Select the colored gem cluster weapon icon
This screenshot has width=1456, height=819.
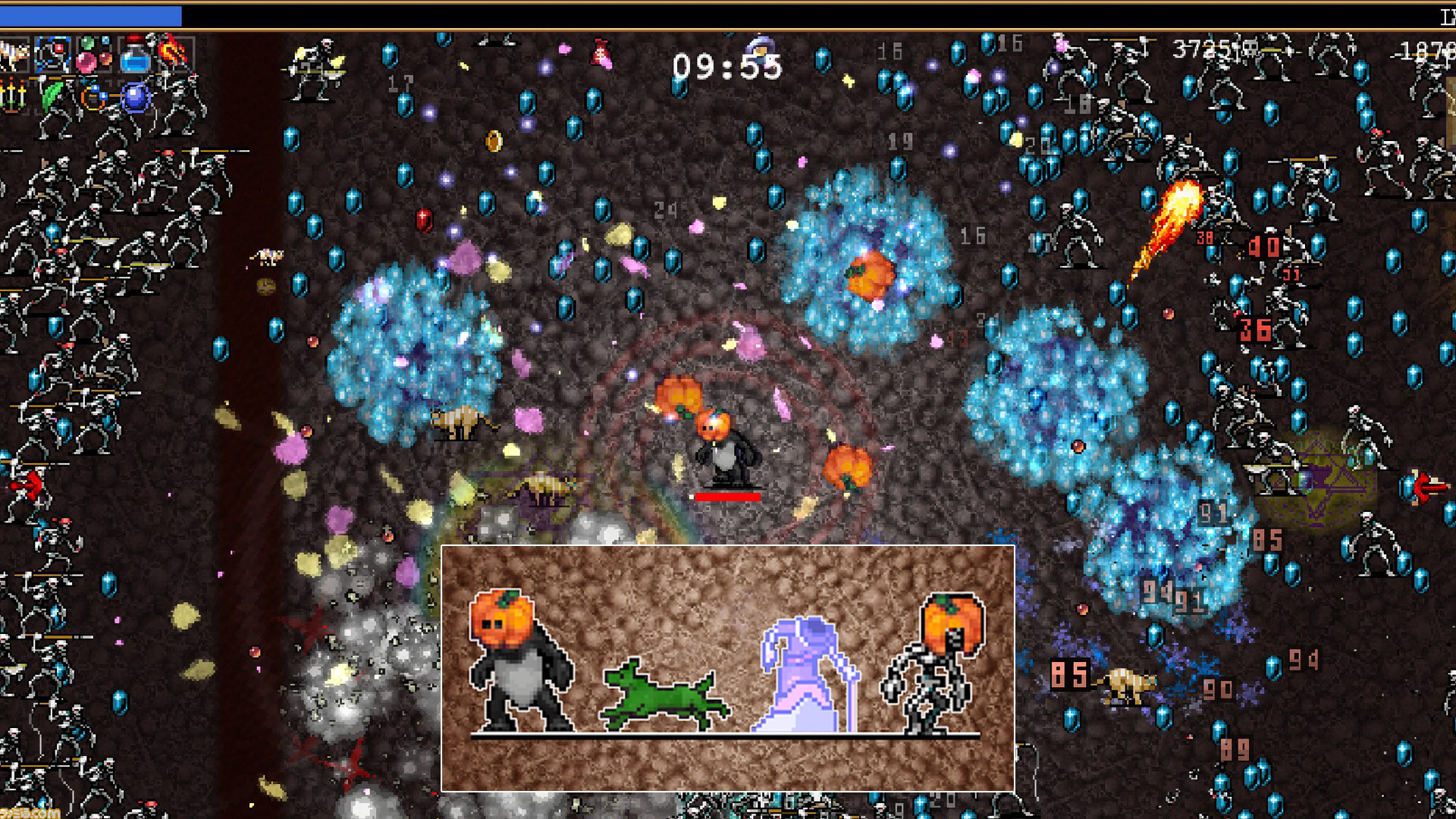pos(91,53)
